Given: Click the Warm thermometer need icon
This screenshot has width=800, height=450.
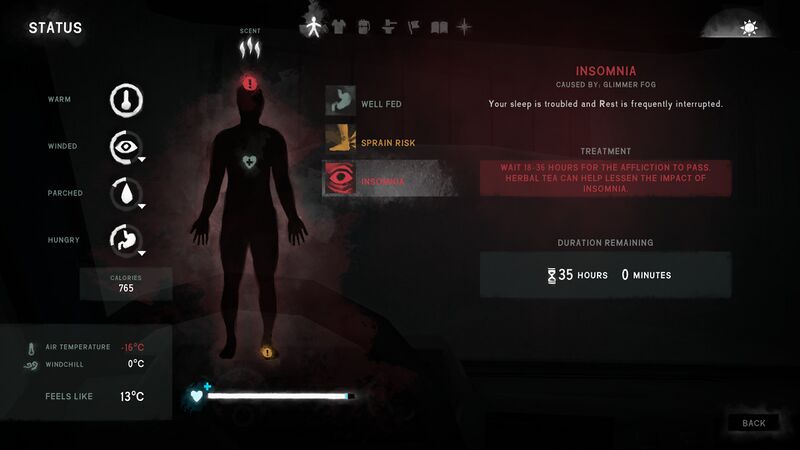Looking at the screenshot, I should pos(126,99).
